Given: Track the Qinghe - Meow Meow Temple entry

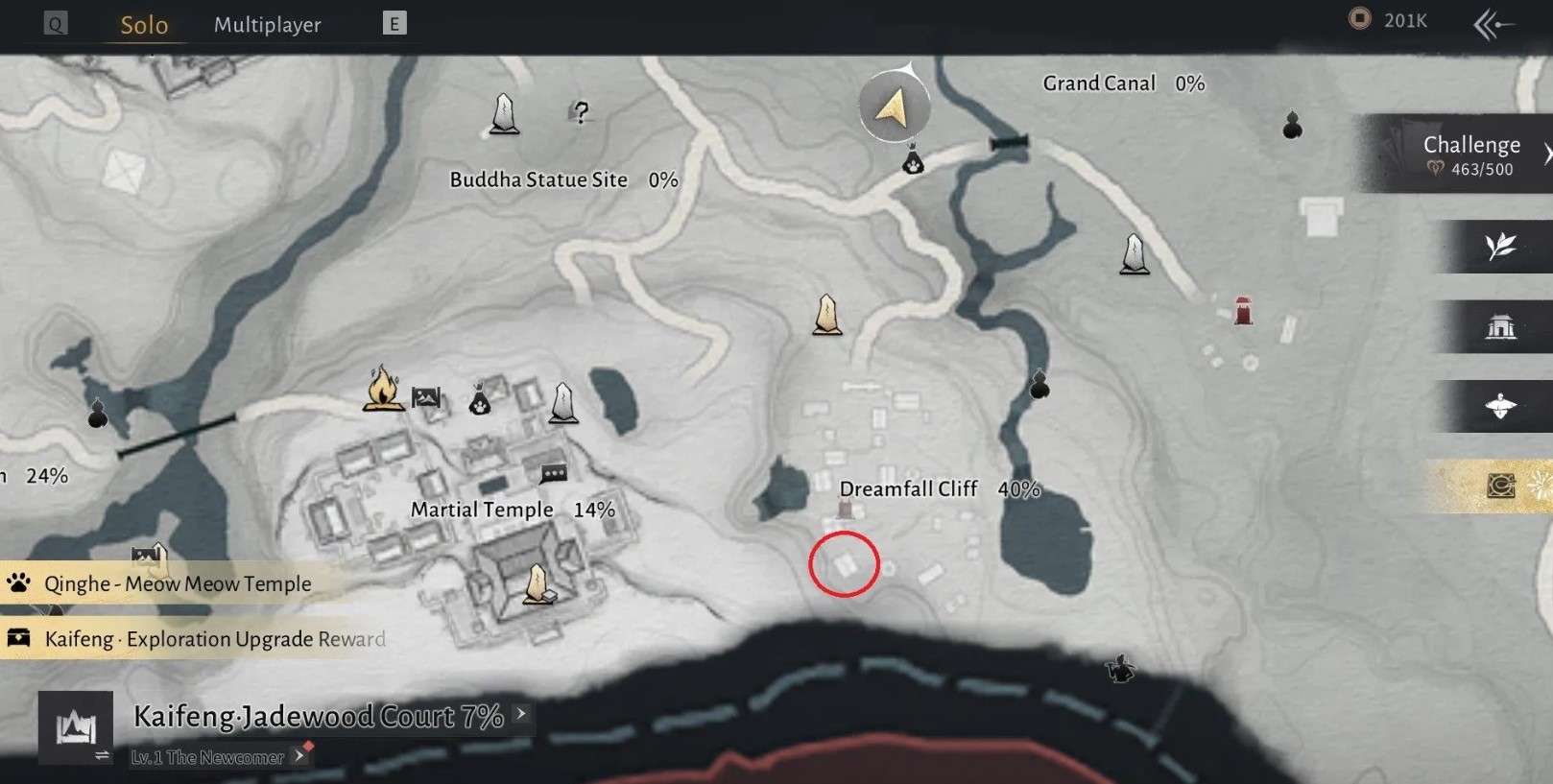Looking at the screenshot, I should click(x=178, y=583).
